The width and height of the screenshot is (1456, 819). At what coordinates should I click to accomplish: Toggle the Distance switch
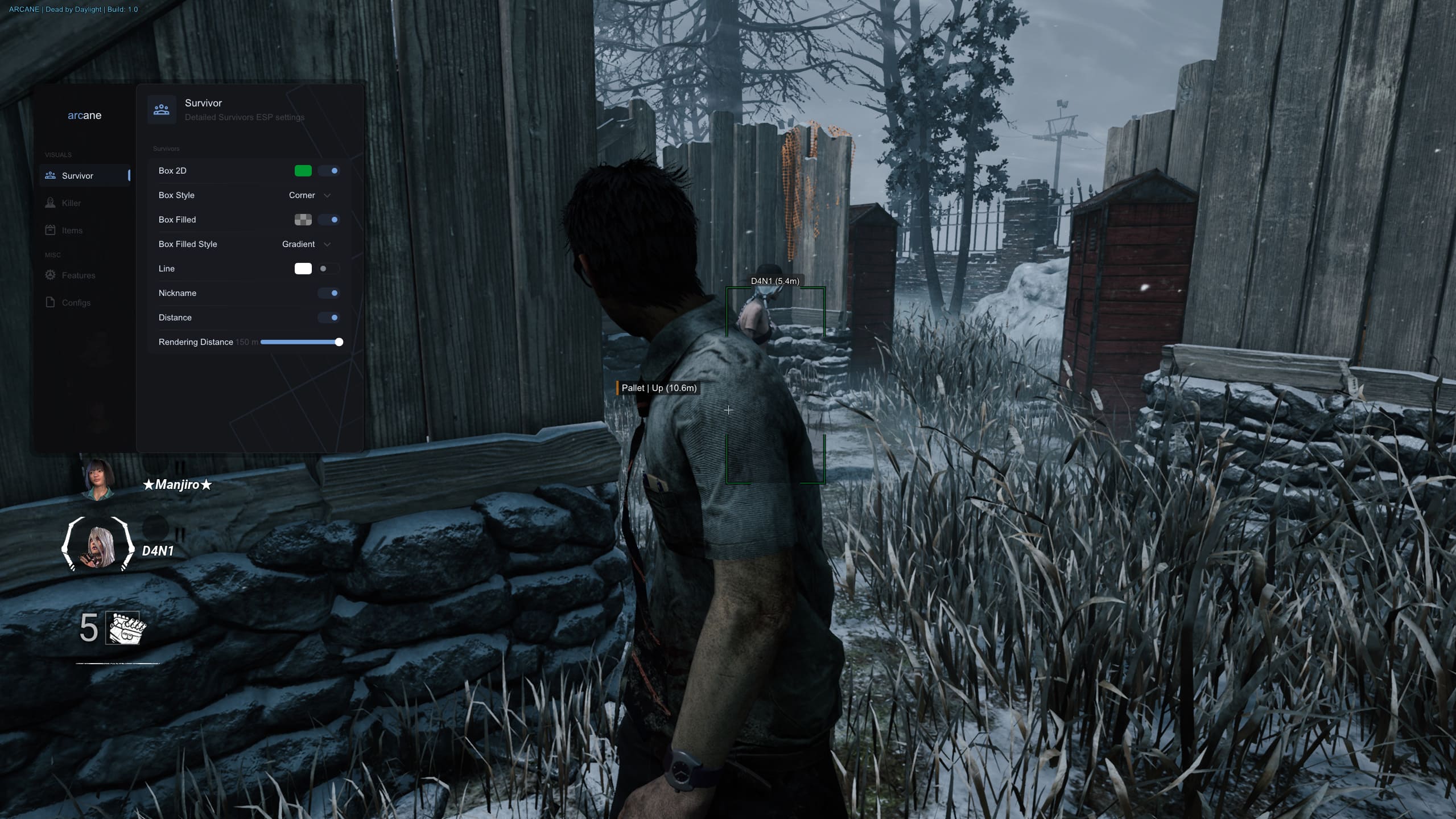point(329,318)
